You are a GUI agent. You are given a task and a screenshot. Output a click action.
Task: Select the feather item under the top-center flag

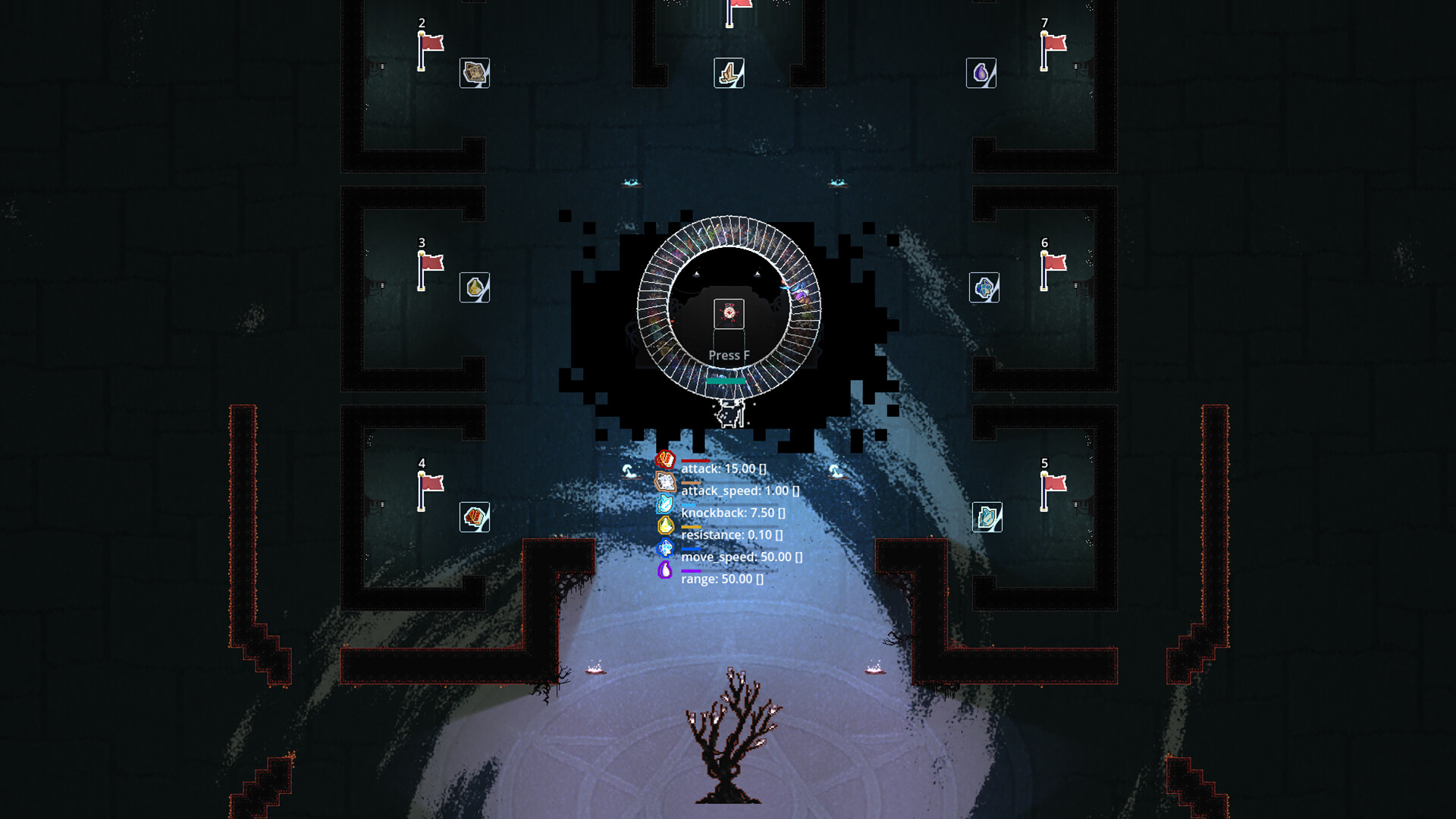click(x=729, y=73)
